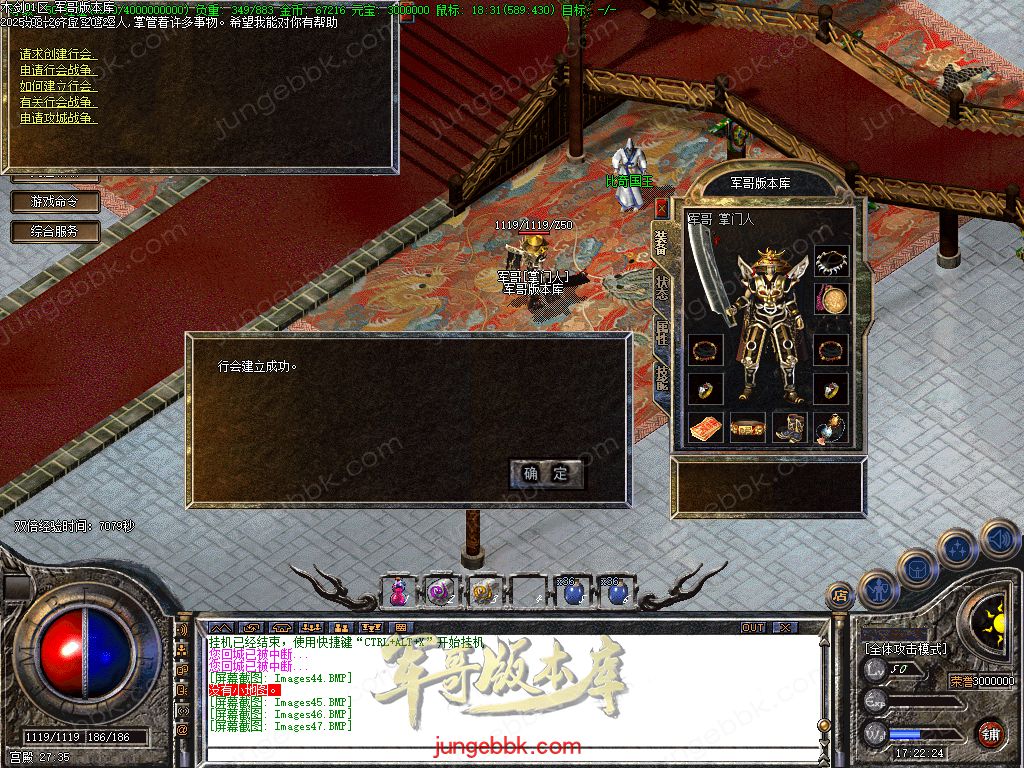The width and height of the screenshot is (1024, 768).
Task: Select the 申请行会战争 dialogue option
Action: coord(57,70)
